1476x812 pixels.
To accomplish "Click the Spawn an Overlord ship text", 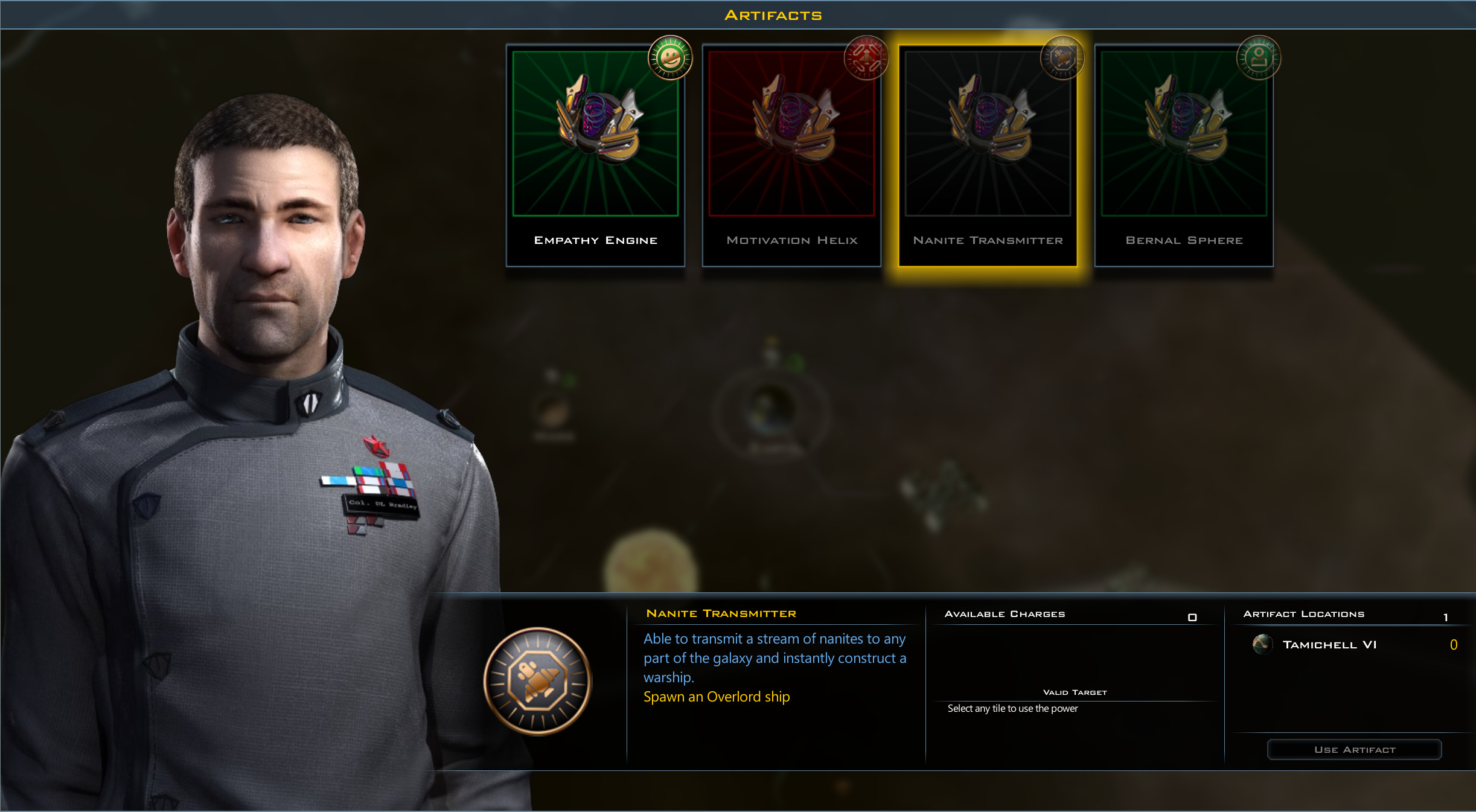I will pyautogui.click(x=717, y=696).
